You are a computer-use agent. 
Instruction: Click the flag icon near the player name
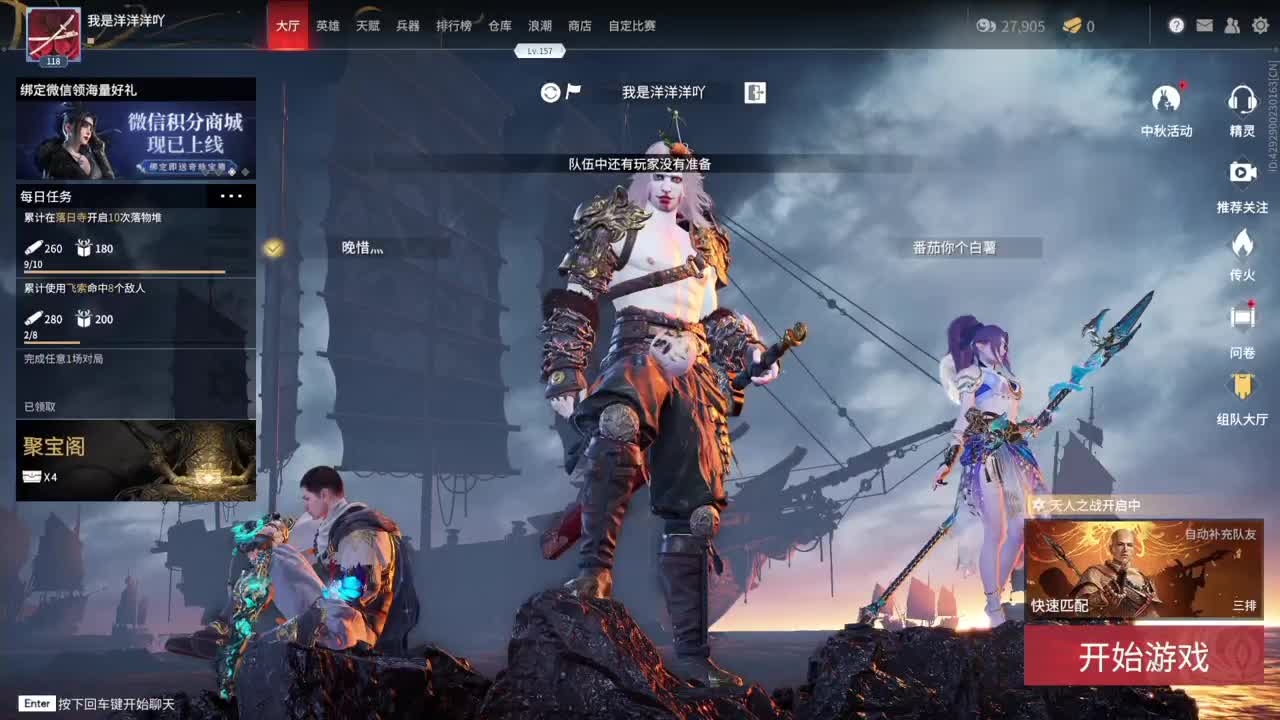(572, 91)
